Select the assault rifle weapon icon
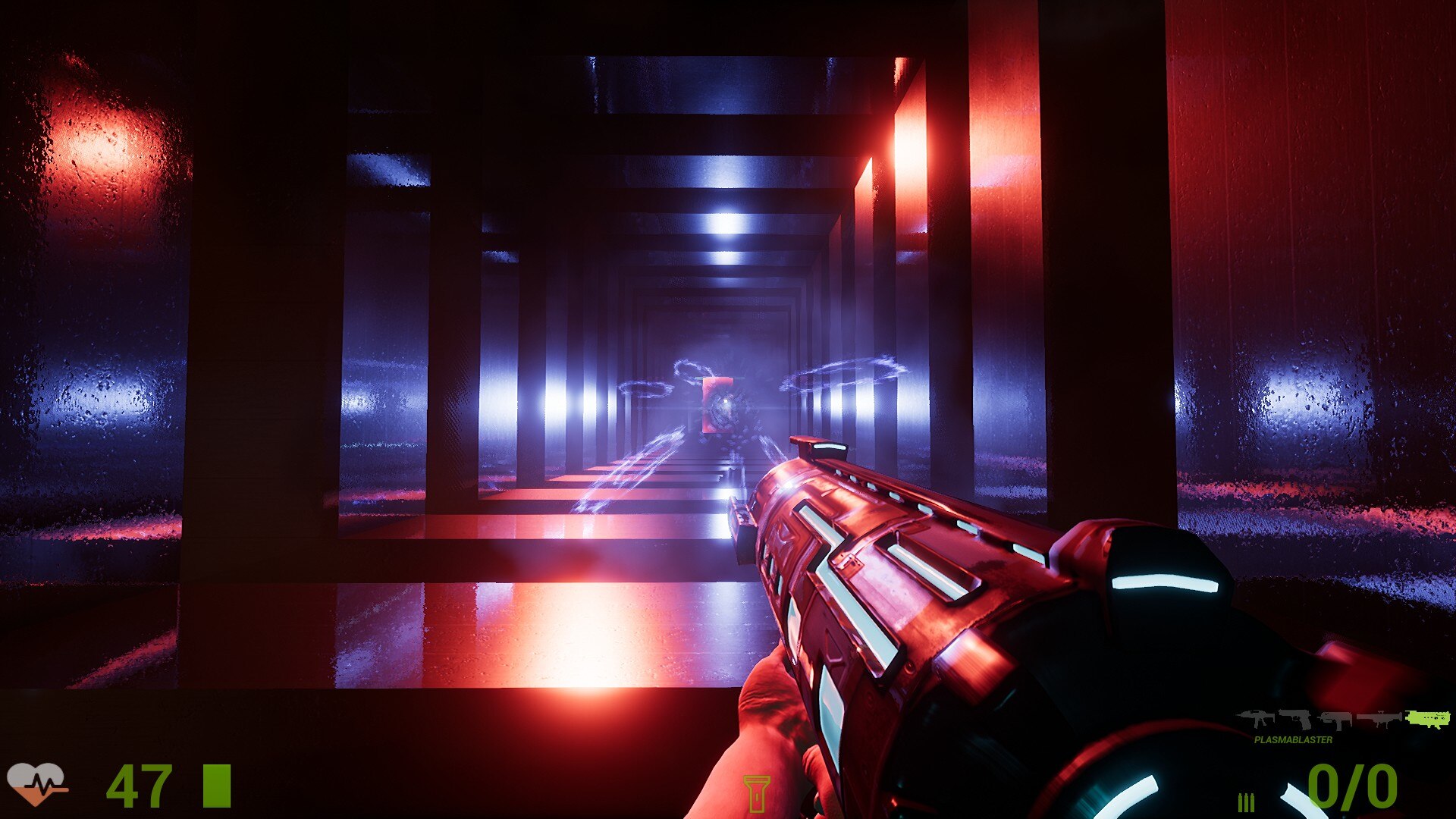The width and height of the screenshot is (1456, 819). tap(1255, 718)
